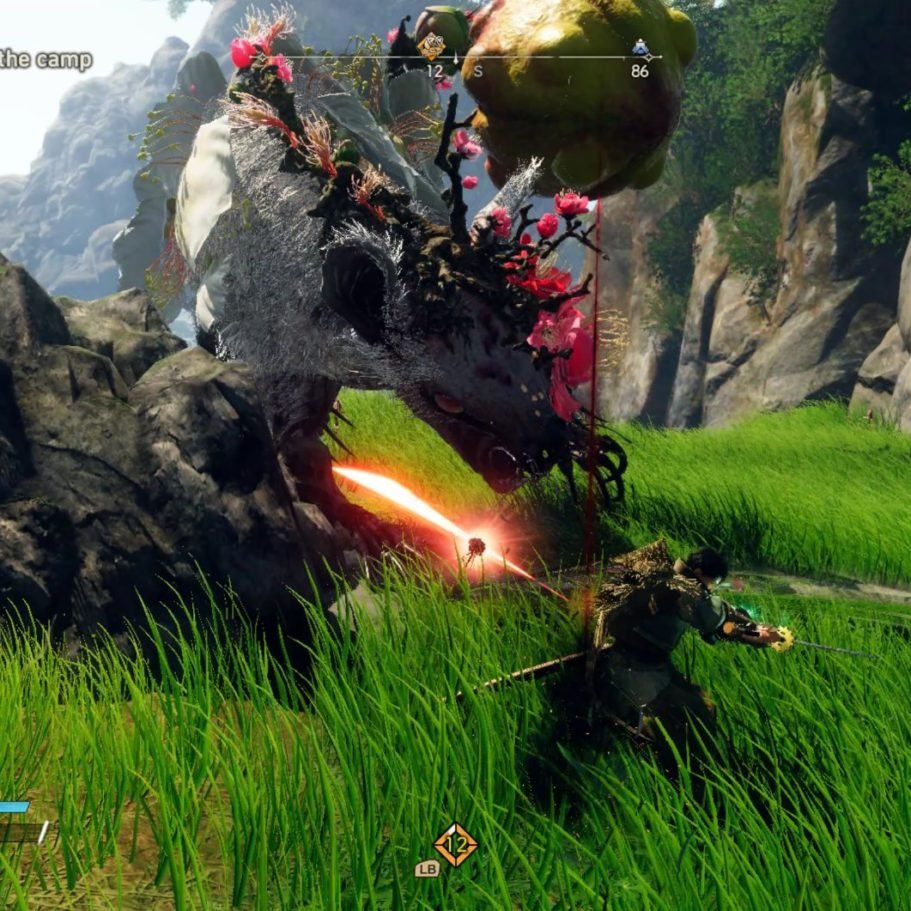The height and width of the screenshot is (911, 911).
Task: Select the orange diamond item slot showing 12
Action: [455, 845]
